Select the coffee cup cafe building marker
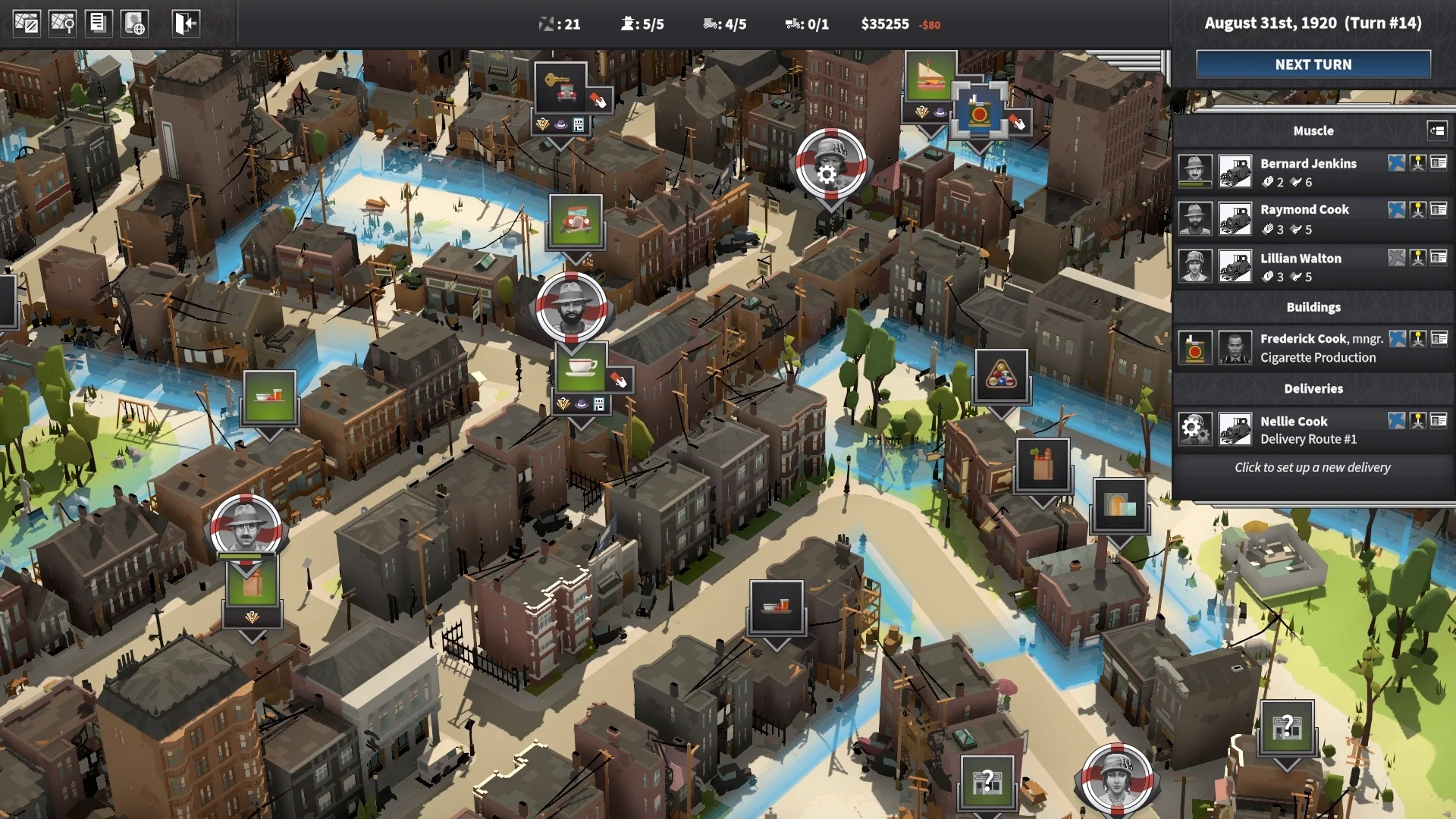1456x819 pixels. (580, 368)
